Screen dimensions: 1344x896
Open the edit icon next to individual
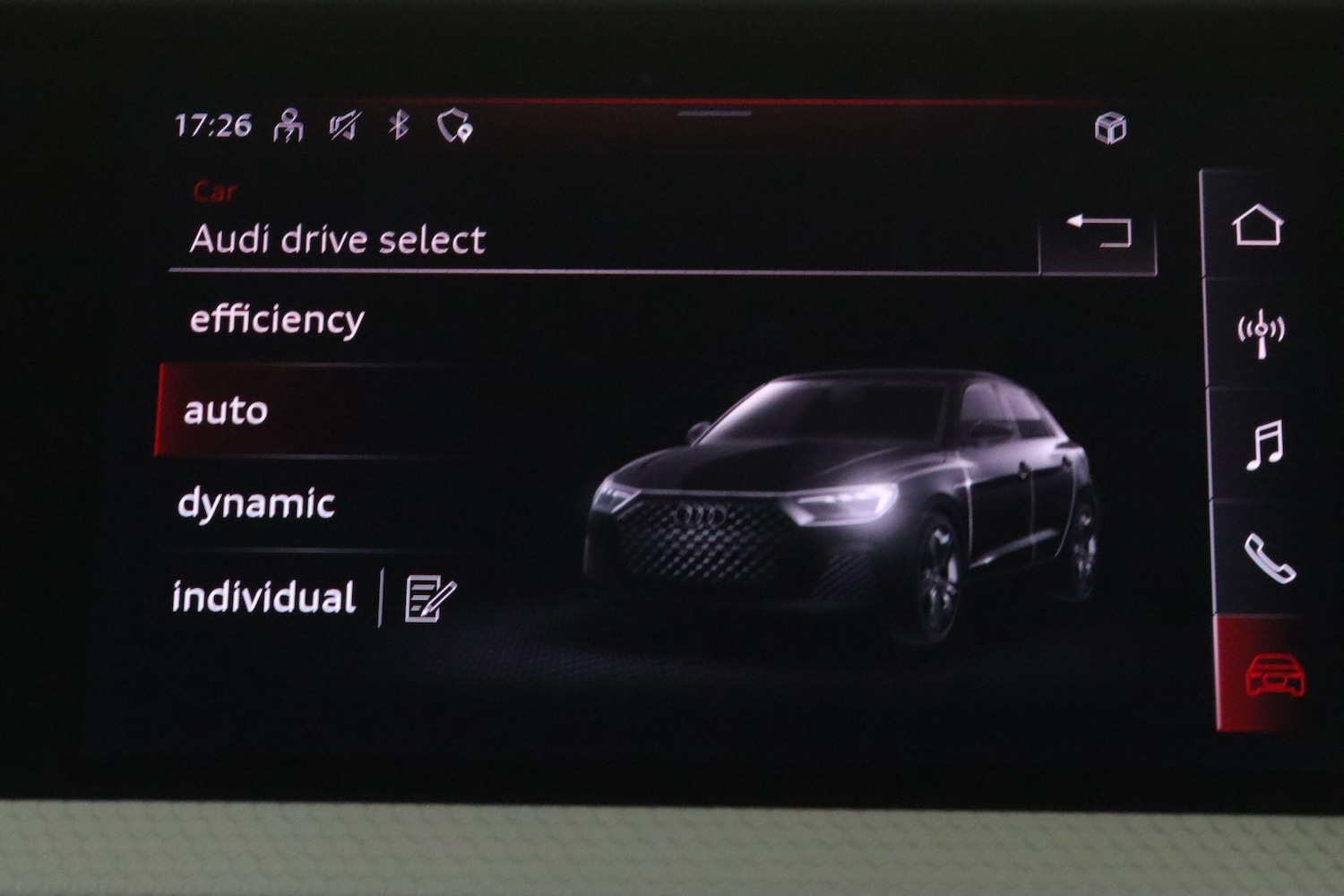427,597
